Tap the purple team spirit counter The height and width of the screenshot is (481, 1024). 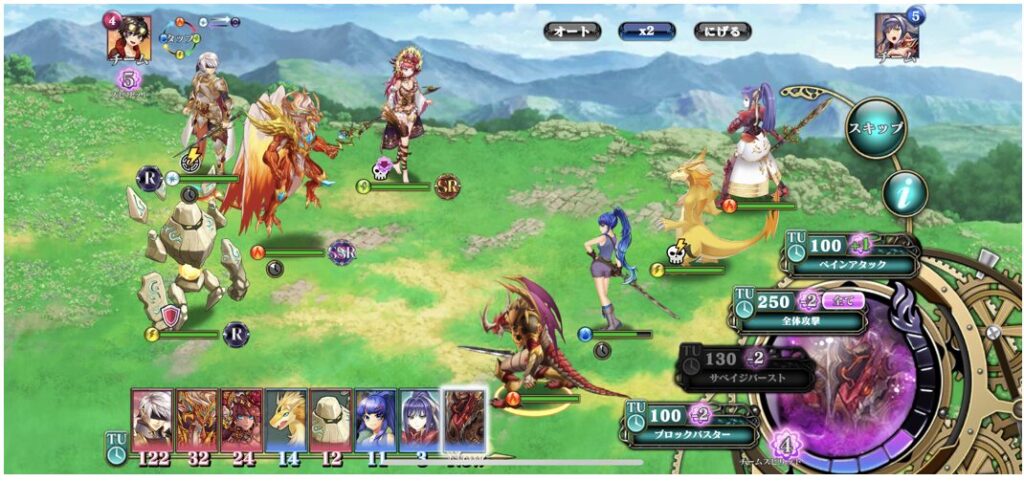tap(784, 444)
